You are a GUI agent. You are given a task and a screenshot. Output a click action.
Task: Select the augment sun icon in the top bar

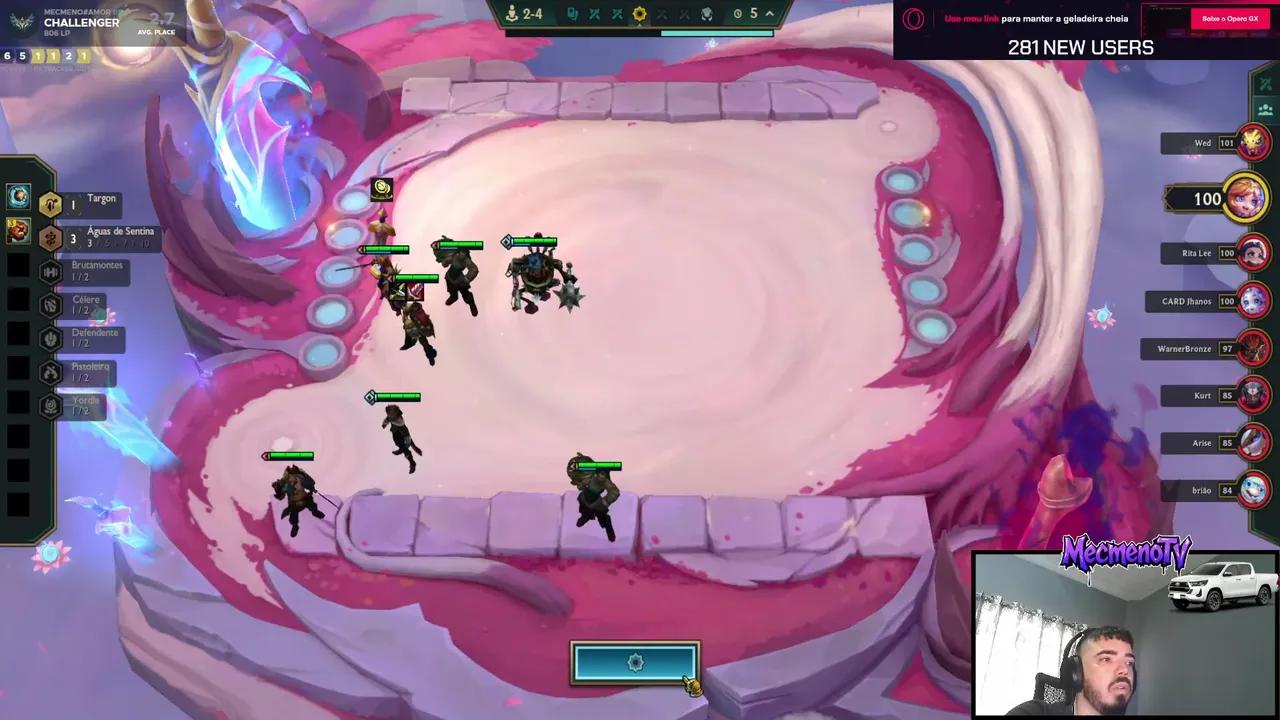tap(639, 14)
